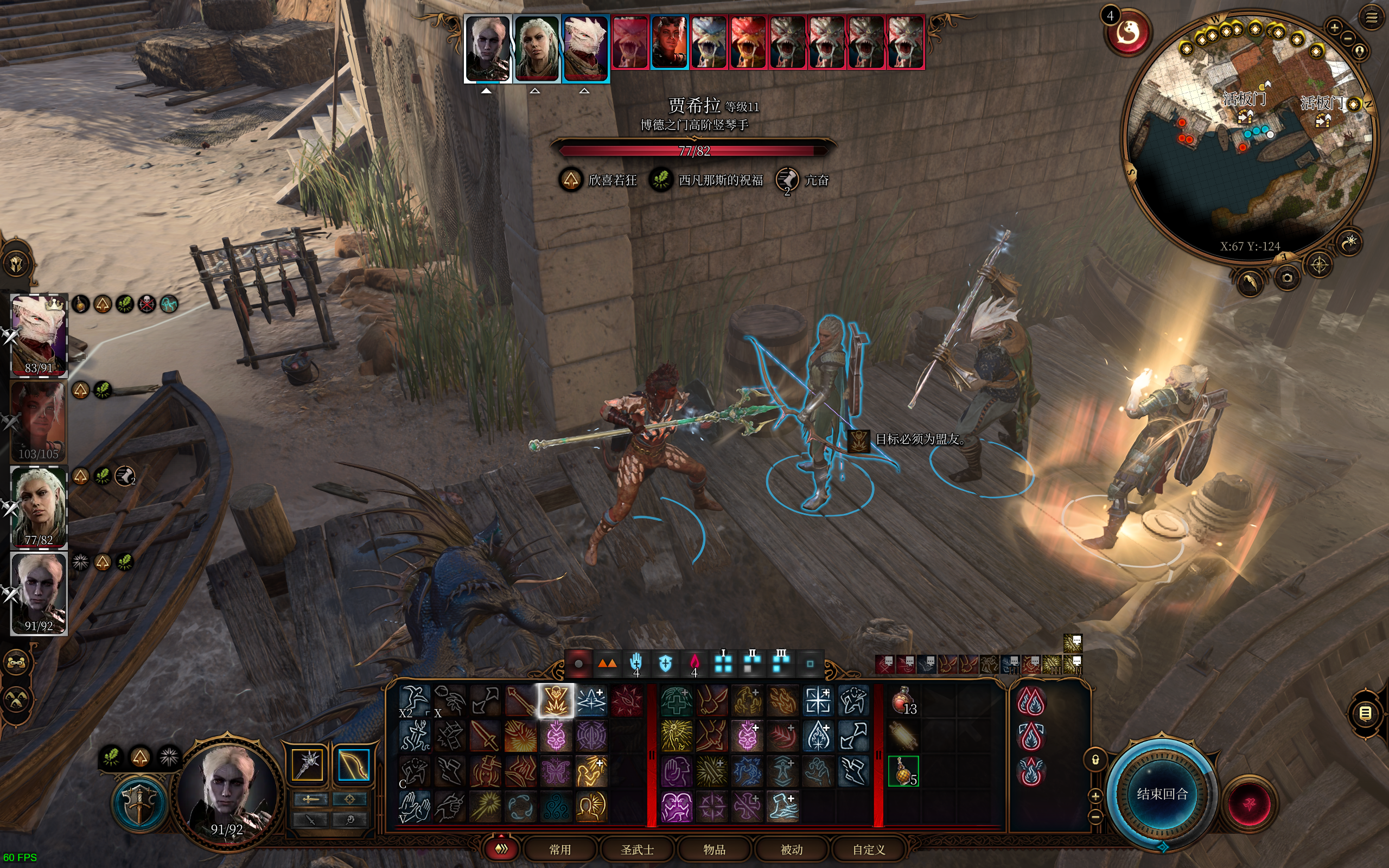Zoom in the minimap with plus button
Viewport: 1389px width, 868px height.
point(1335,27)
